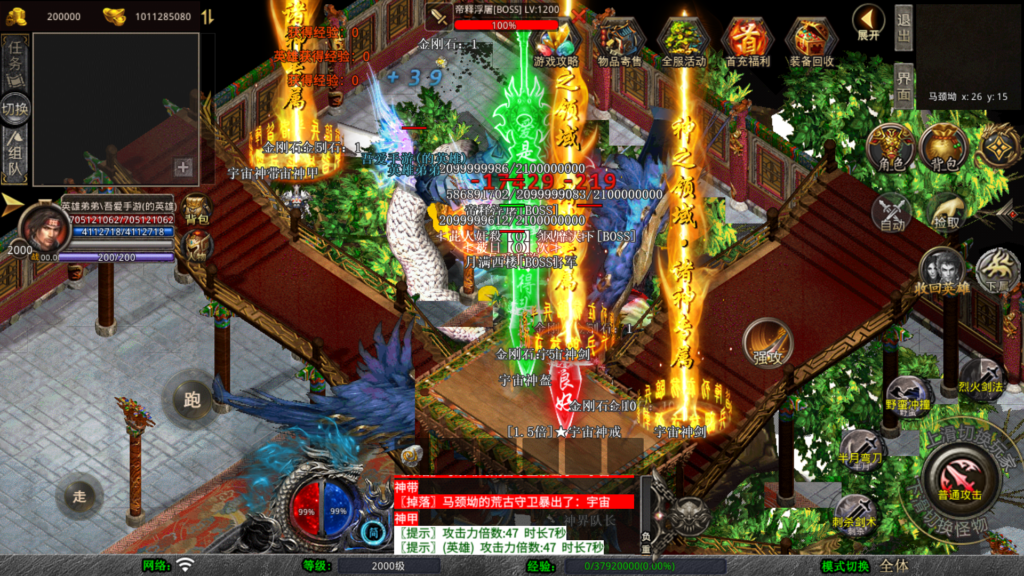
Task: Click the 展开 expand arrow button
Action: pos(868,23)
